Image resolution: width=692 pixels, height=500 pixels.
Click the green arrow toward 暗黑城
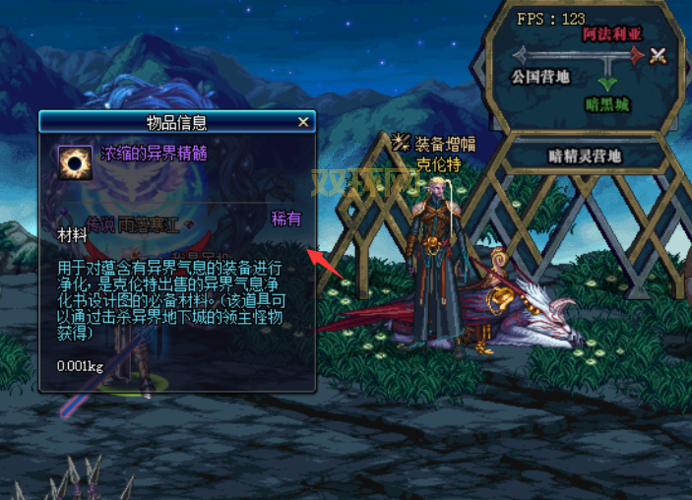pos(605,83)
